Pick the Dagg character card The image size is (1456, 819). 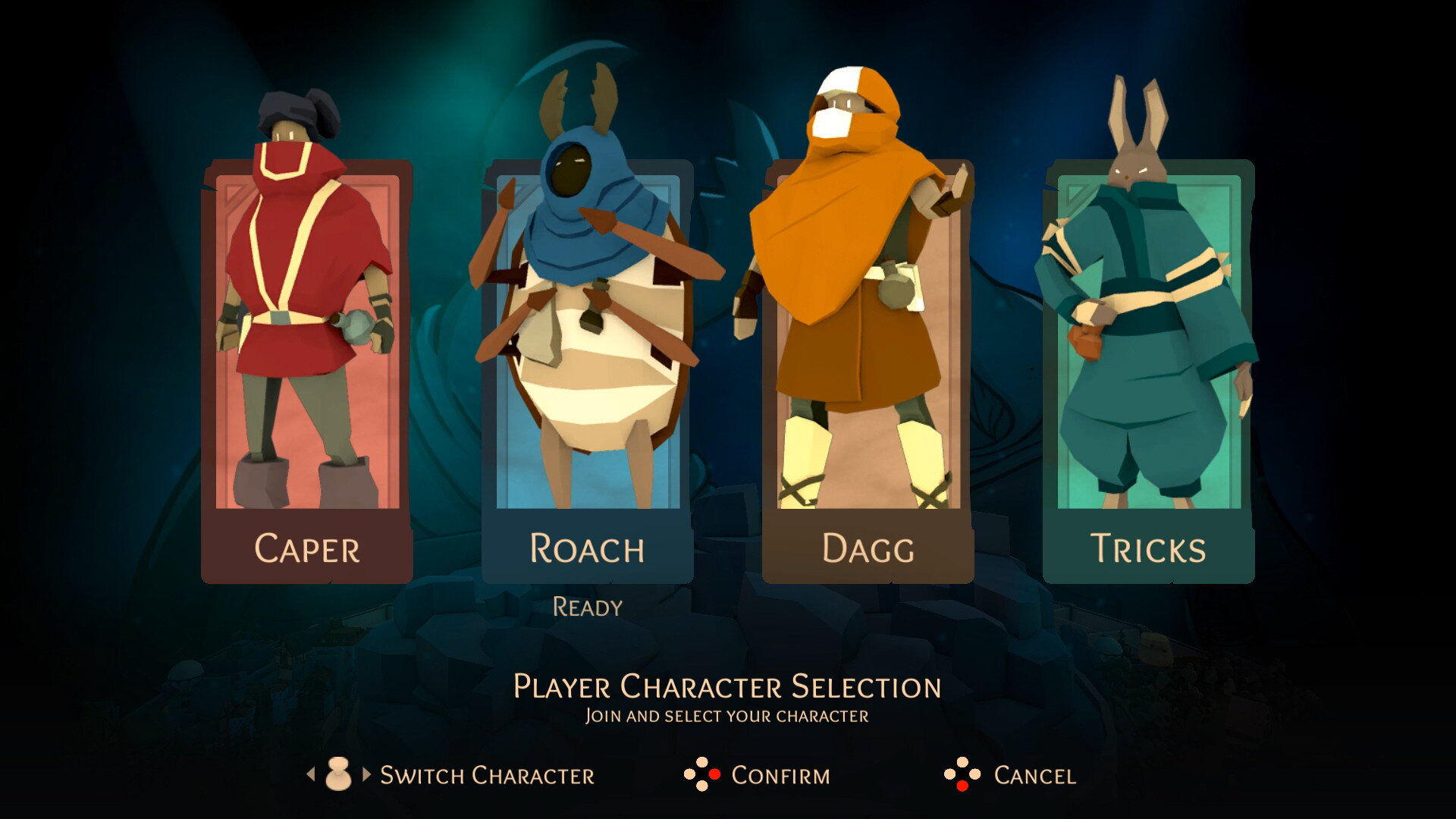868,372
